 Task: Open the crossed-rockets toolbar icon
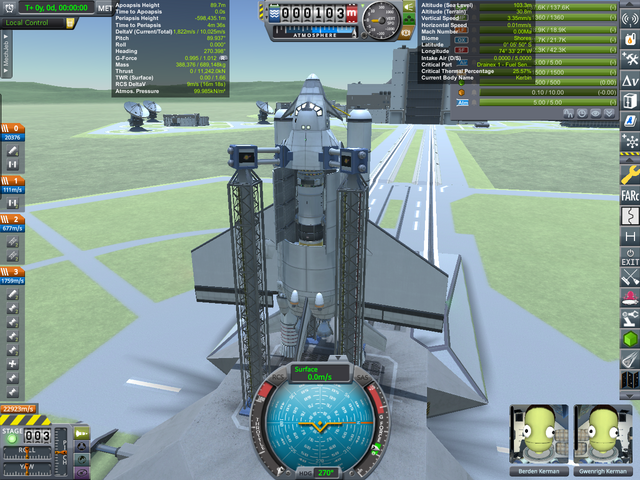tap(630, 276)
